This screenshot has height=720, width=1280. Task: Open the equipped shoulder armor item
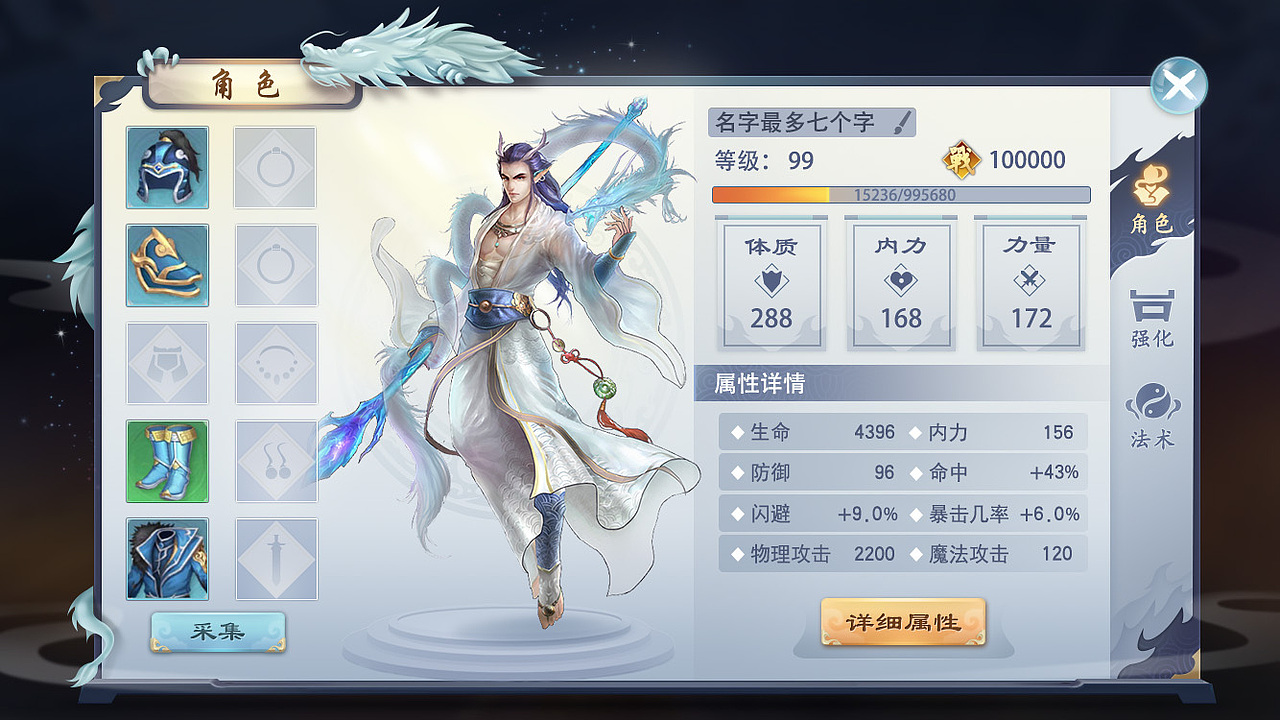point(167,265)
